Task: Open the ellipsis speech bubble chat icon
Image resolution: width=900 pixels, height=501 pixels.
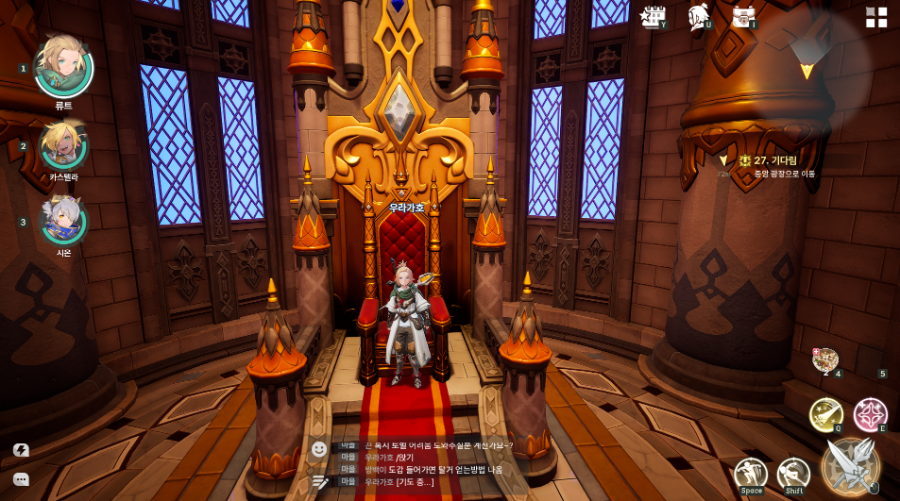Action: (x=21, y=480)
